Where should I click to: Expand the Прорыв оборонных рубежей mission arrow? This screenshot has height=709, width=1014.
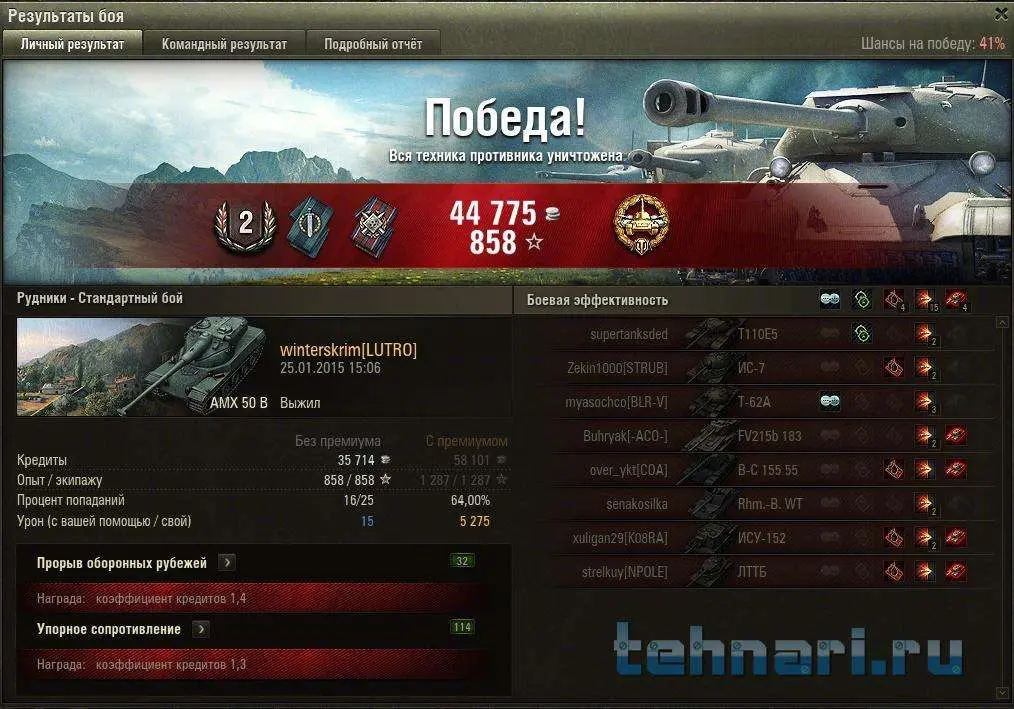point(228,563)
